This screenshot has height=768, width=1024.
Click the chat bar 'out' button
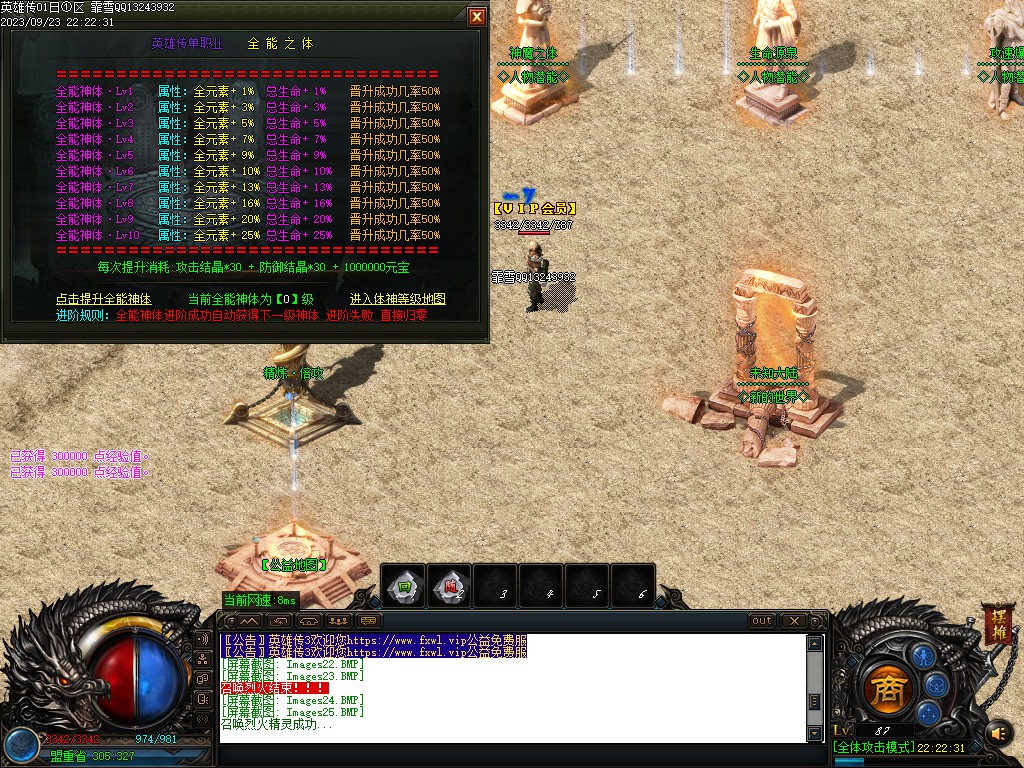[x=762, y=621]
